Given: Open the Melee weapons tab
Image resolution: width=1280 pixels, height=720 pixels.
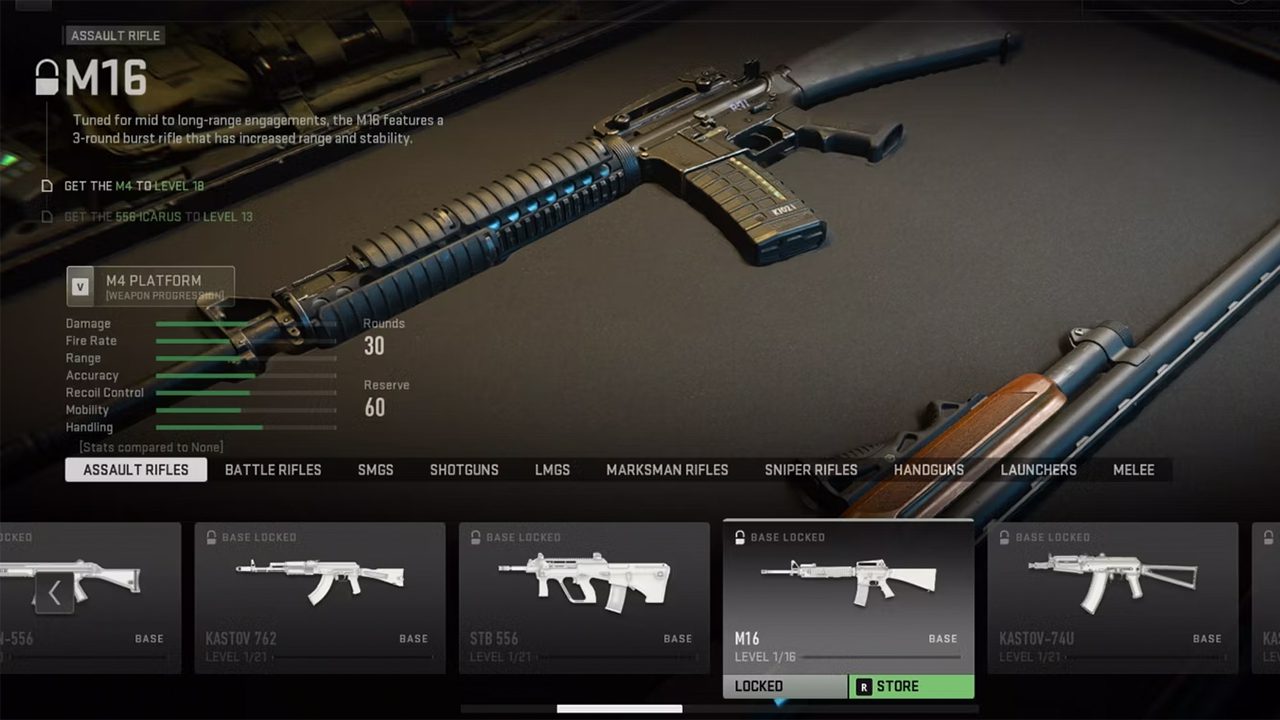Looking at the screenshot, I should tap(1134, 470).
